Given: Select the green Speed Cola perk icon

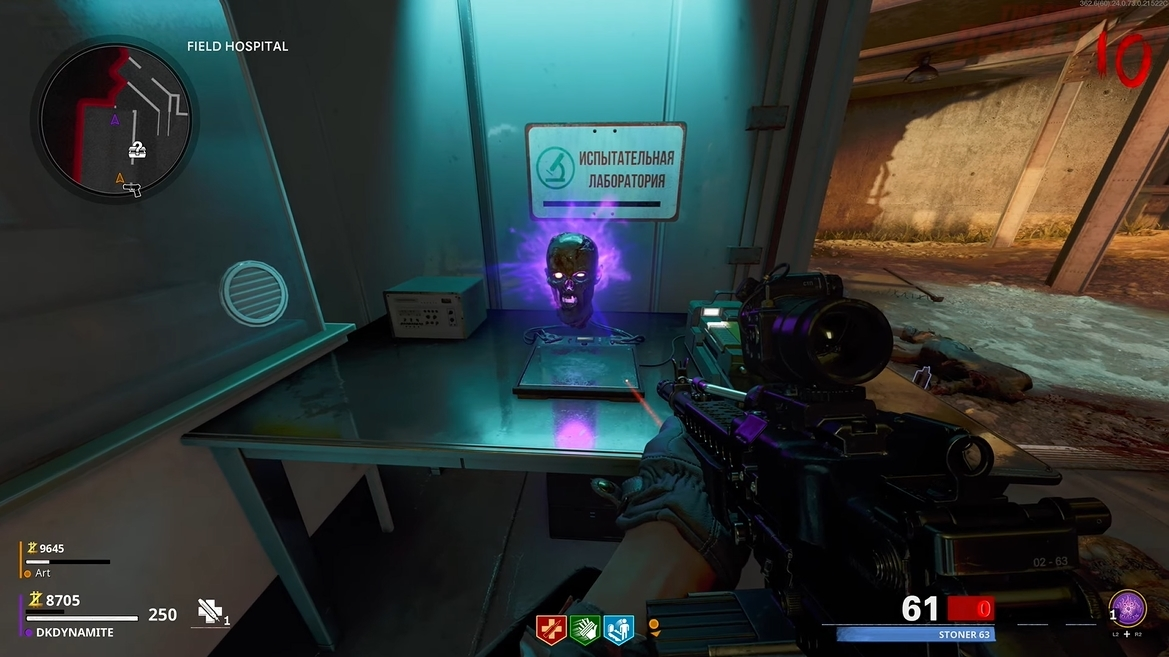Looking at the screenshot, I should pos(585,630).
